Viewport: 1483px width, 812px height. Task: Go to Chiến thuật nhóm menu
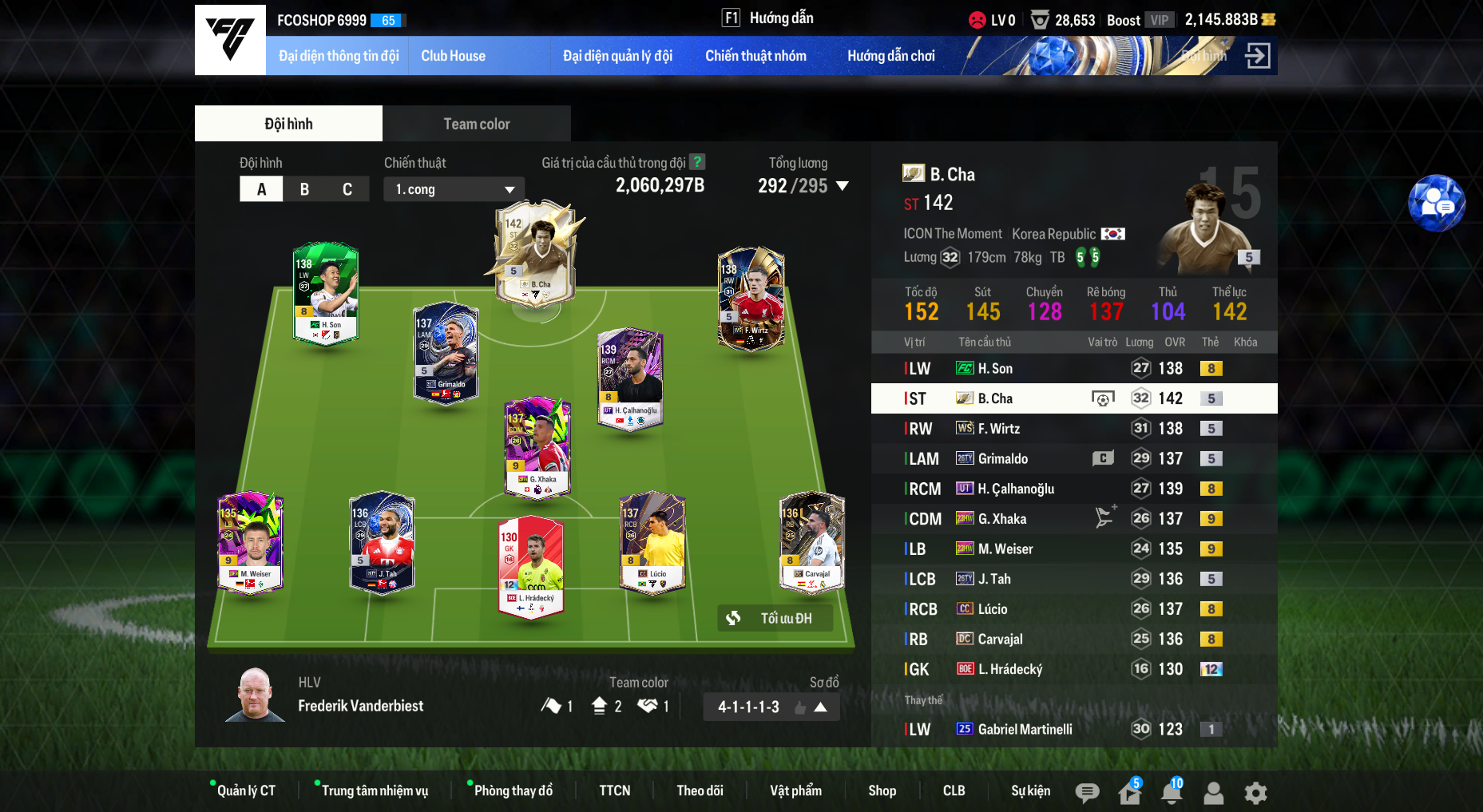pyautogui.click(x=755, y=56)
